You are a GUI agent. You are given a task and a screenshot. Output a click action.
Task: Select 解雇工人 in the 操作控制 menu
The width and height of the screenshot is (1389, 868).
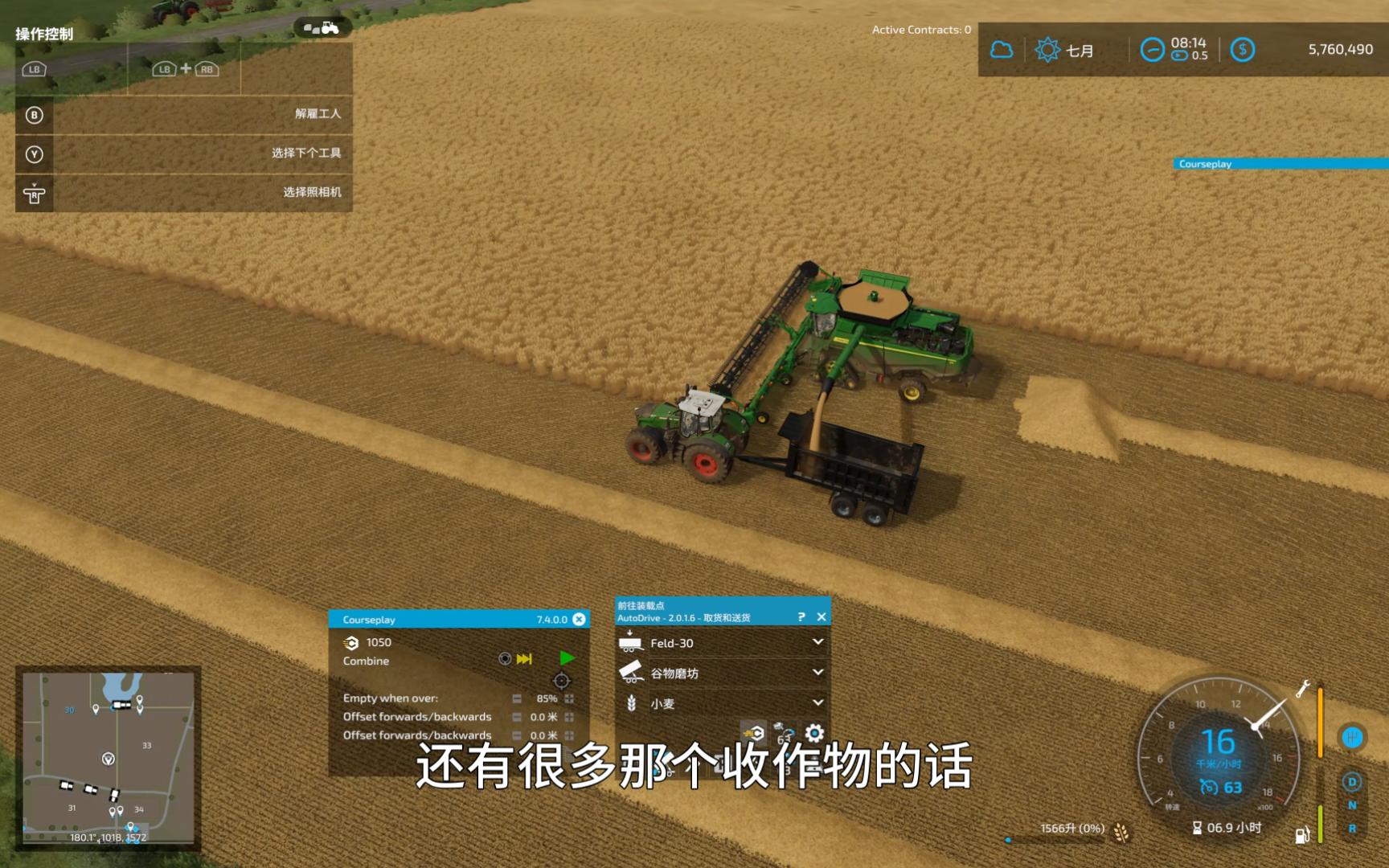click(317, 113)
